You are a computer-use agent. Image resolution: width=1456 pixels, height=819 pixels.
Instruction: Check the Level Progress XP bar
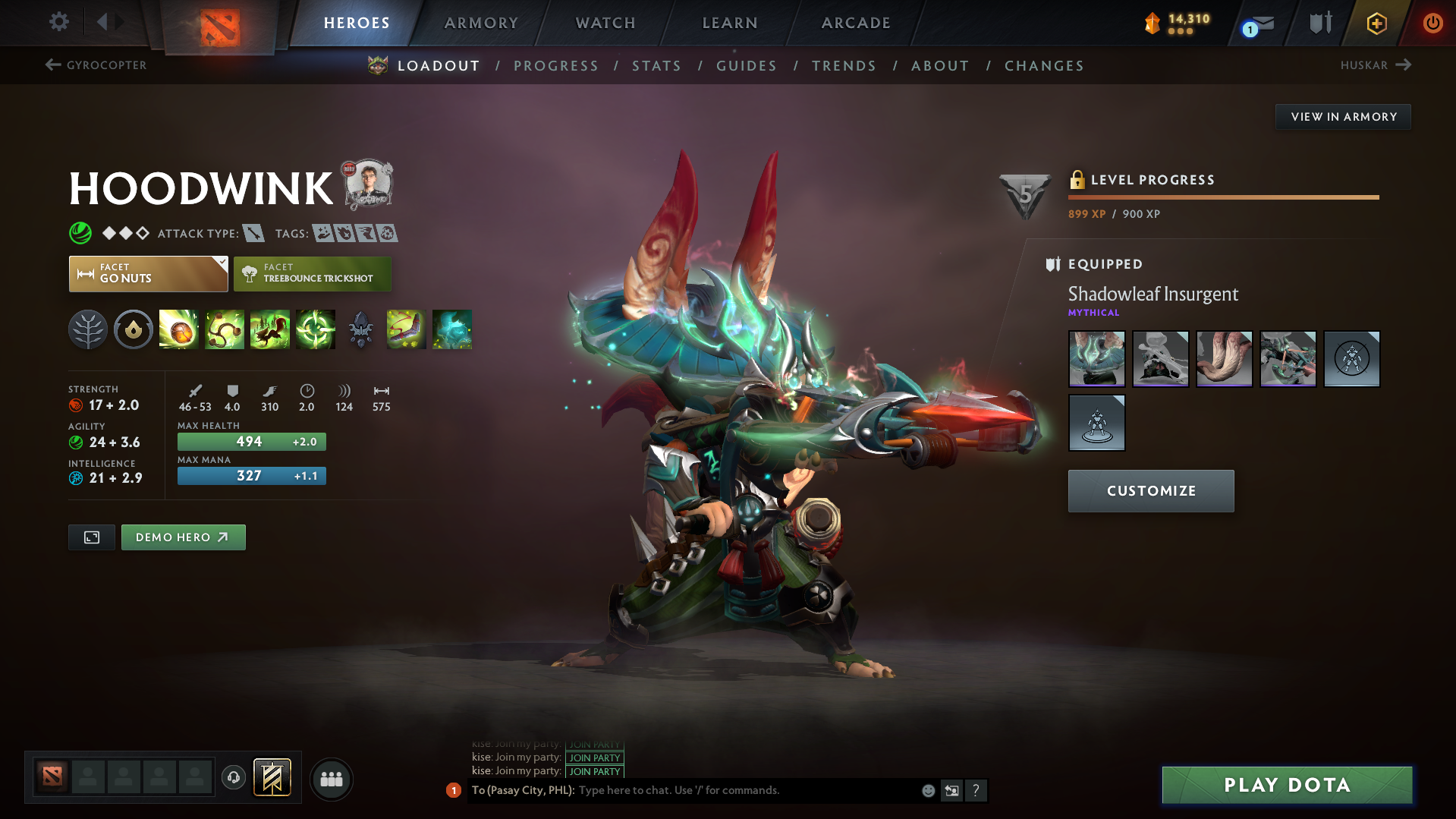(x=1223, y=197)
